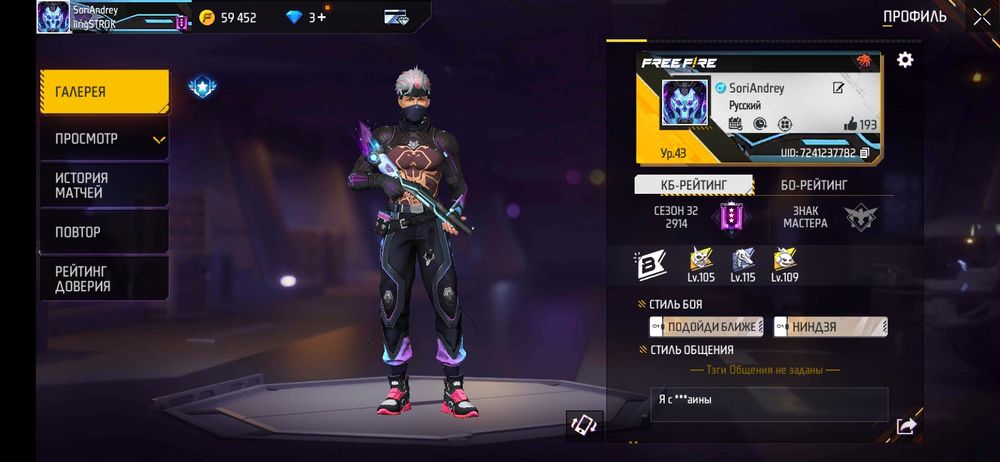Screen dimensions: 1000x462
Task: Click the Lv.105 badge icon
Action: pos(701,261)
